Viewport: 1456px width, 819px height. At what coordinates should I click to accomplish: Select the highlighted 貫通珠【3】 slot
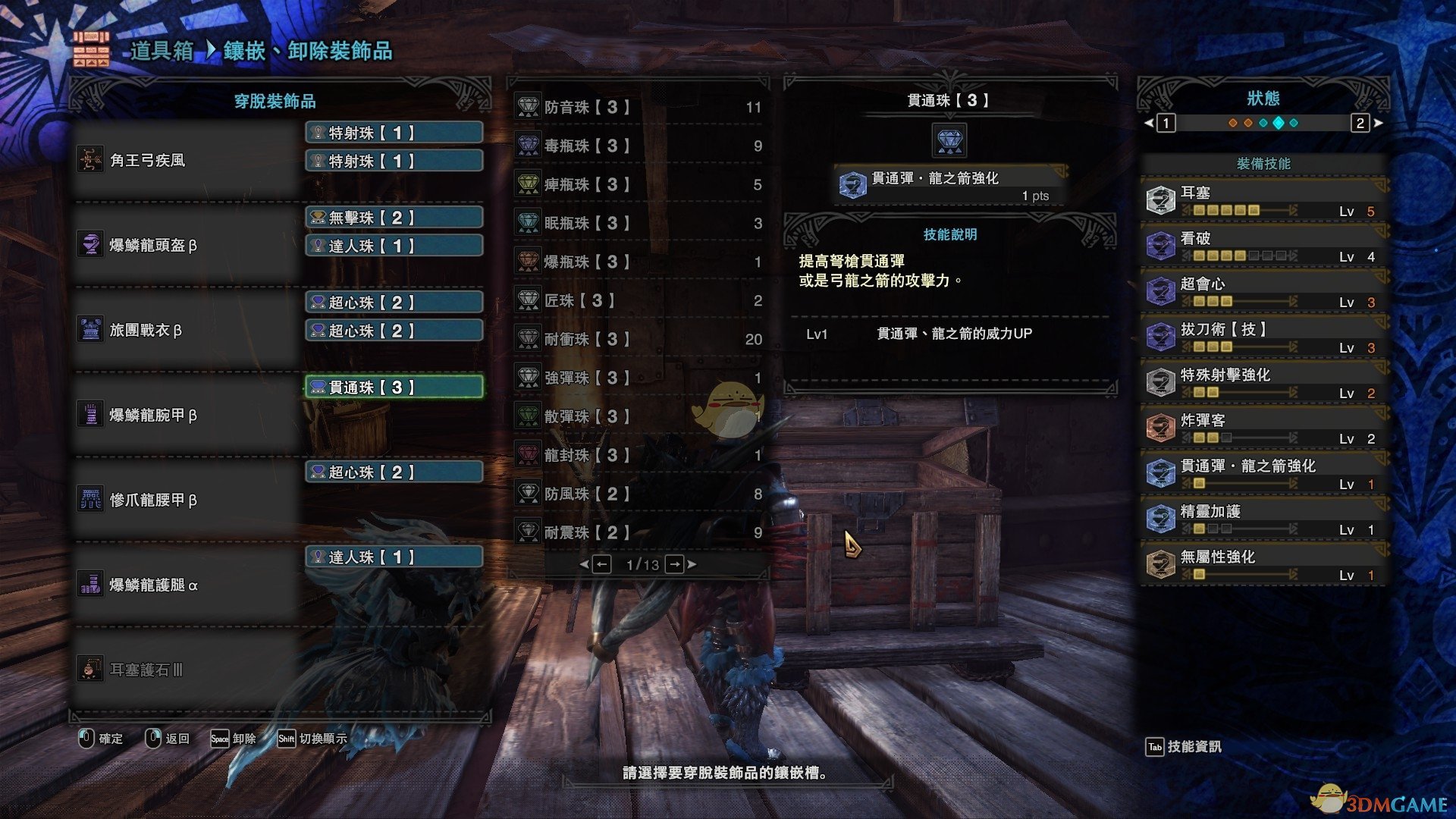(394, 388)
